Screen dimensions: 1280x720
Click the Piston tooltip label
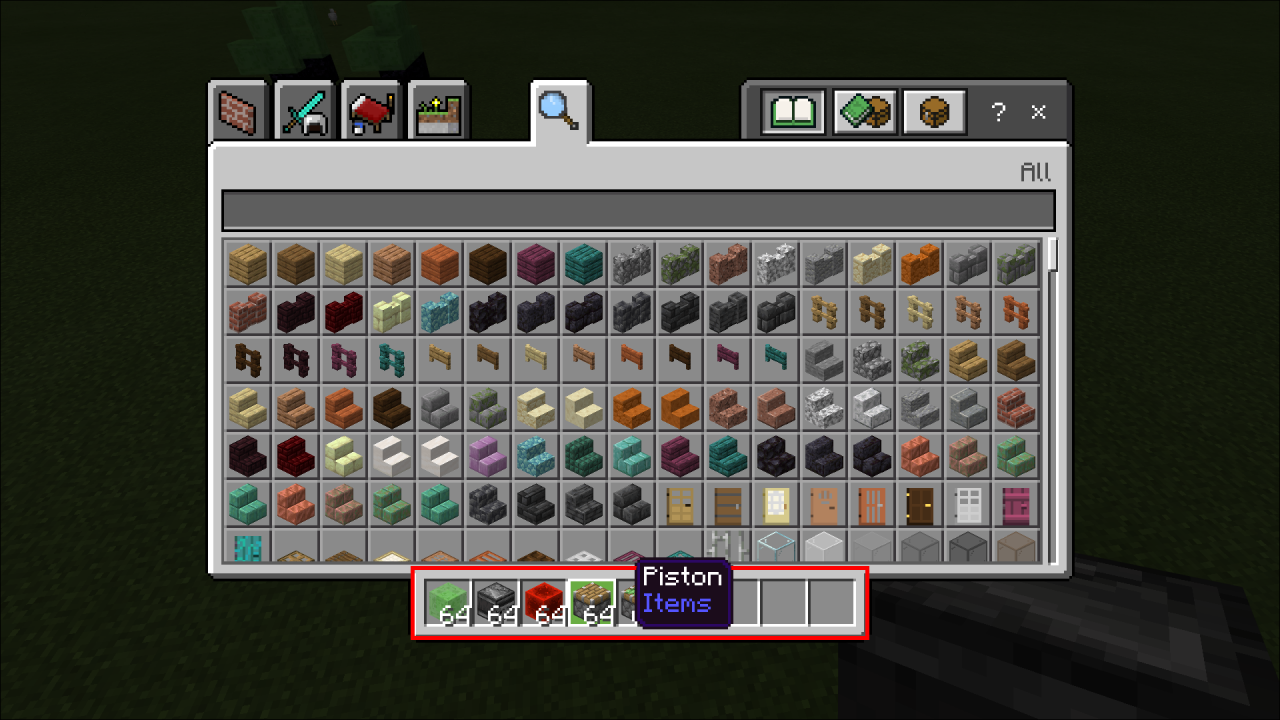pyautogui.click(x=683, y=578)
